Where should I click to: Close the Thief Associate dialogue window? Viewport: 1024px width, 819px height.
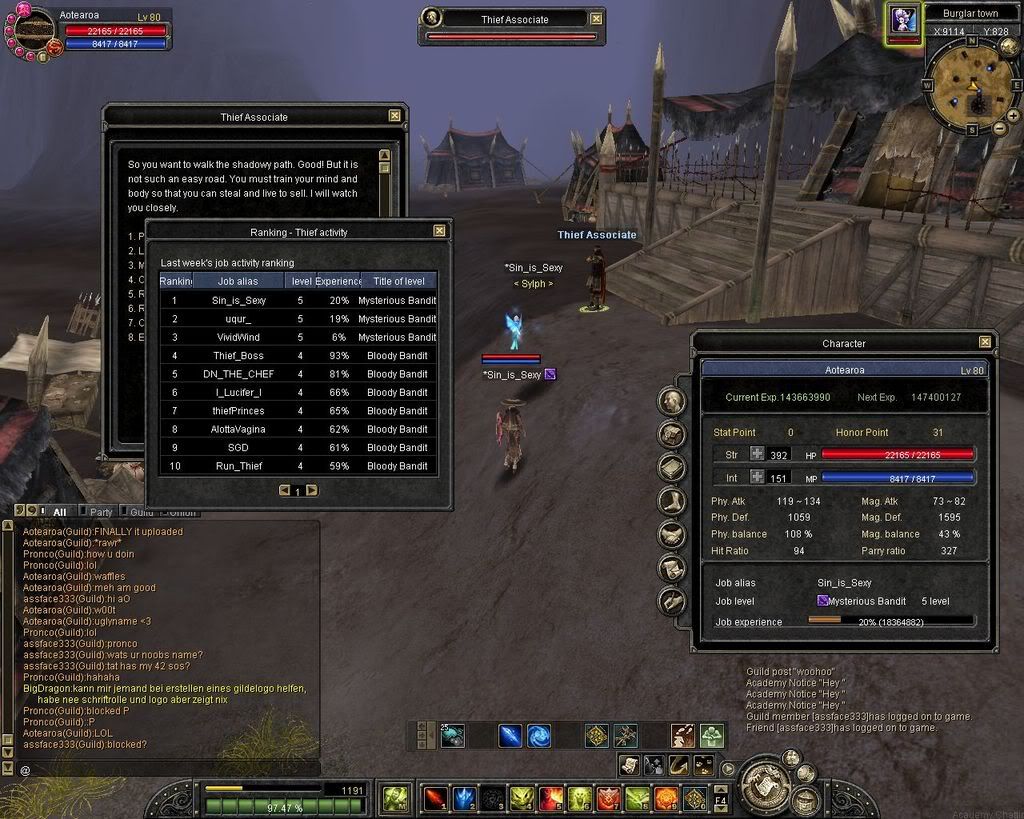tap(395, 116)
